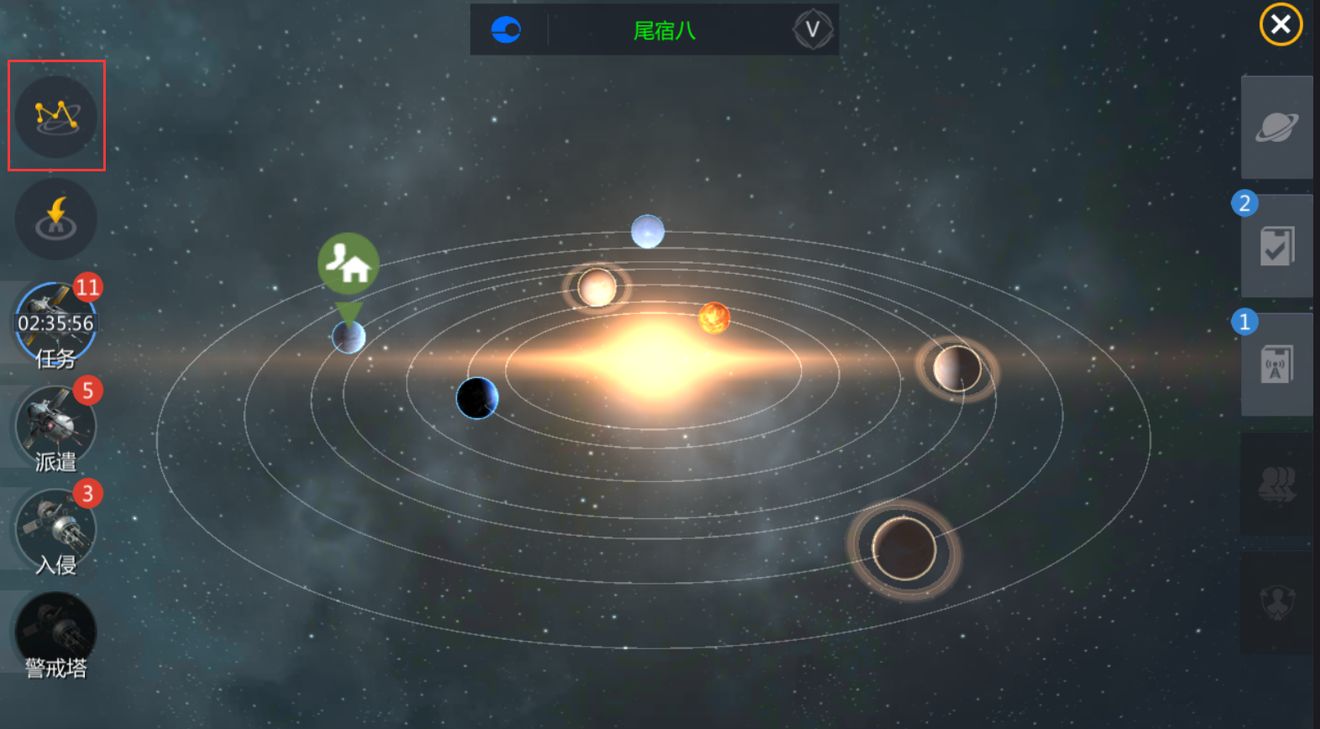Click the blue faction icon in header
1320x729 pixels.
point(506,30)
